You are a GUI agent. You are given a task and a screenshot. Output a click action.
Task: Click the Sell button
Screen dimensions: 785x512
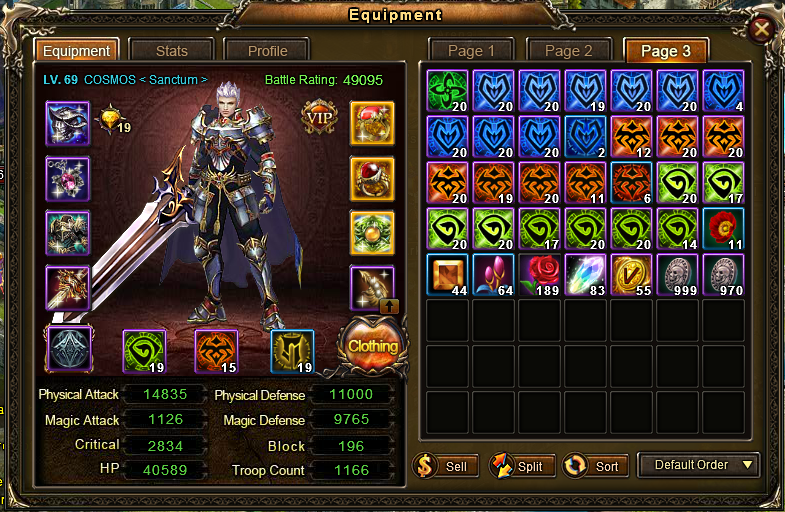(x=442, y=466)
